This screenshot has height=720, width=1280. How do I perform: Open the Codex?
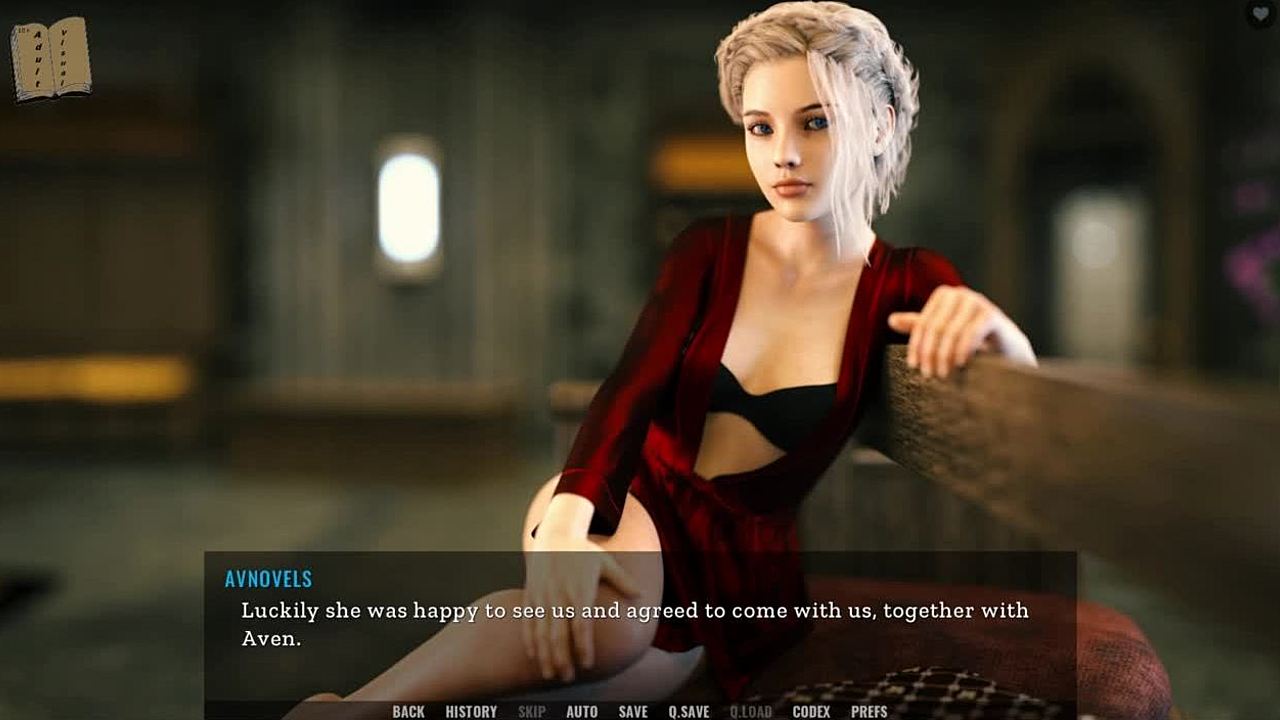tap(811, 711)
